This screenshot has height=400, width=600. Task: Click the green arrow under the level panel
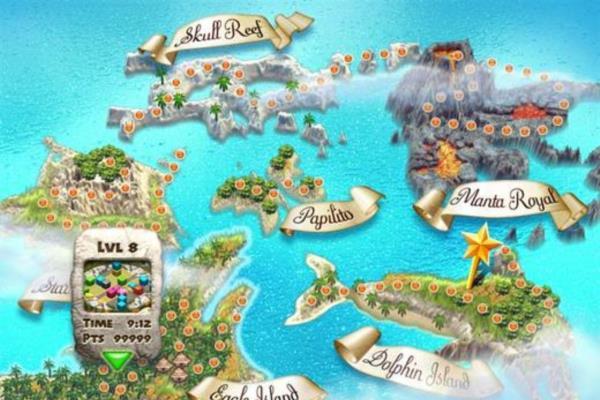coord(119,359)
